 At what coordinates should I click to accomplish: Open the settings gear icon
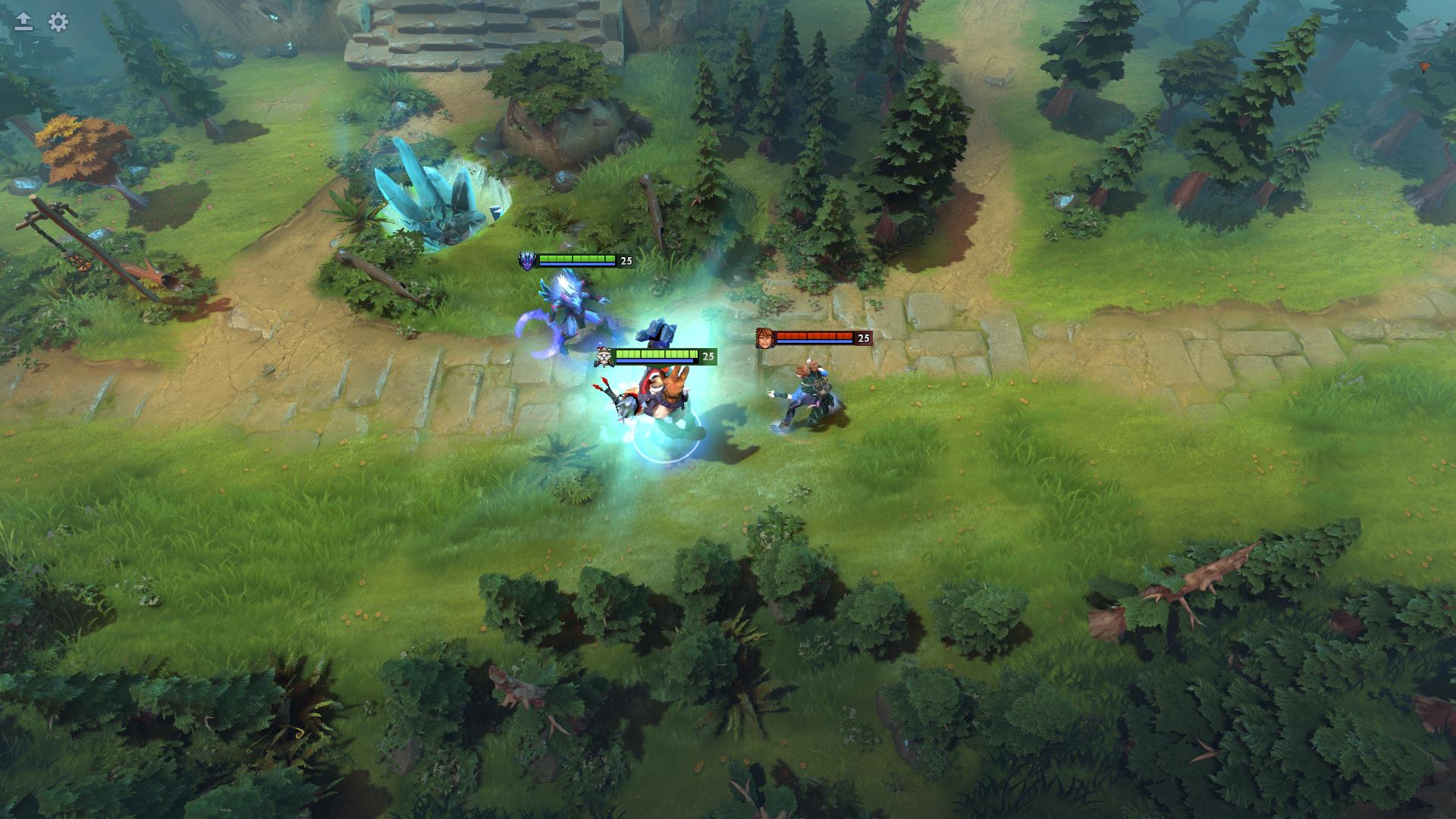point(56,23)
